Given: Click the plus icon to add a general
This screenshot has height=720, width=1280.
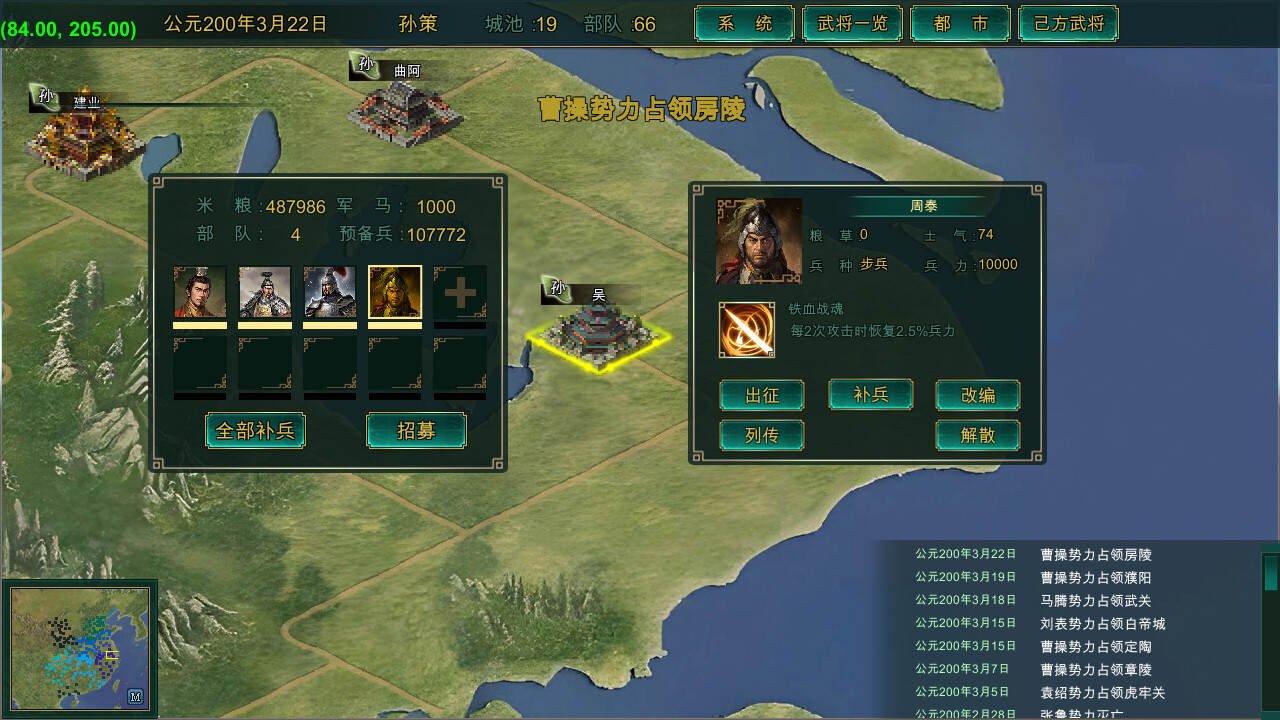Looking at the screenshot, I should pyautogui.click(x=459, y=292).
